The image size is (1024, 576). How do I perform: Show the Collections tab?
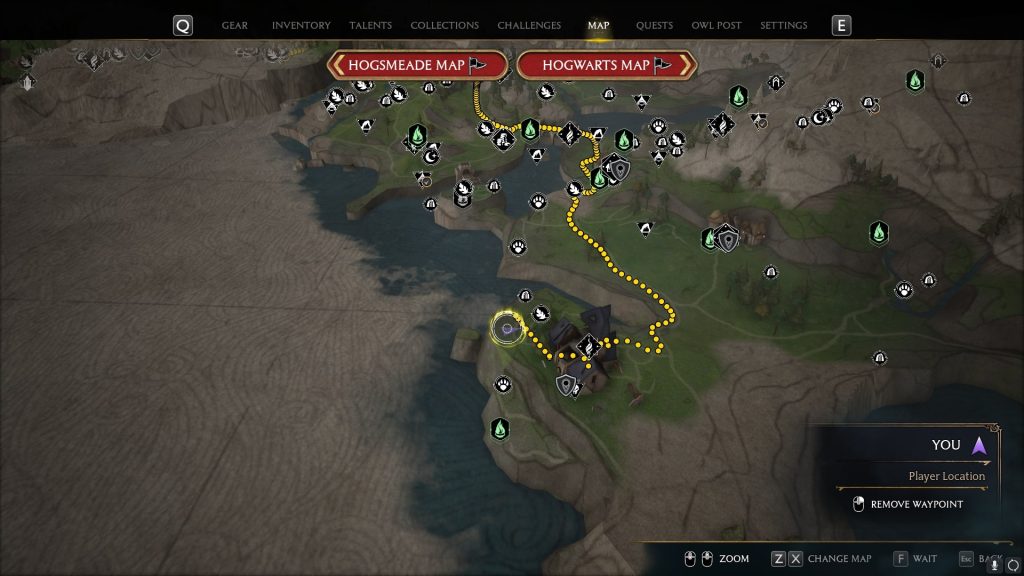click(x=444, y=25)
